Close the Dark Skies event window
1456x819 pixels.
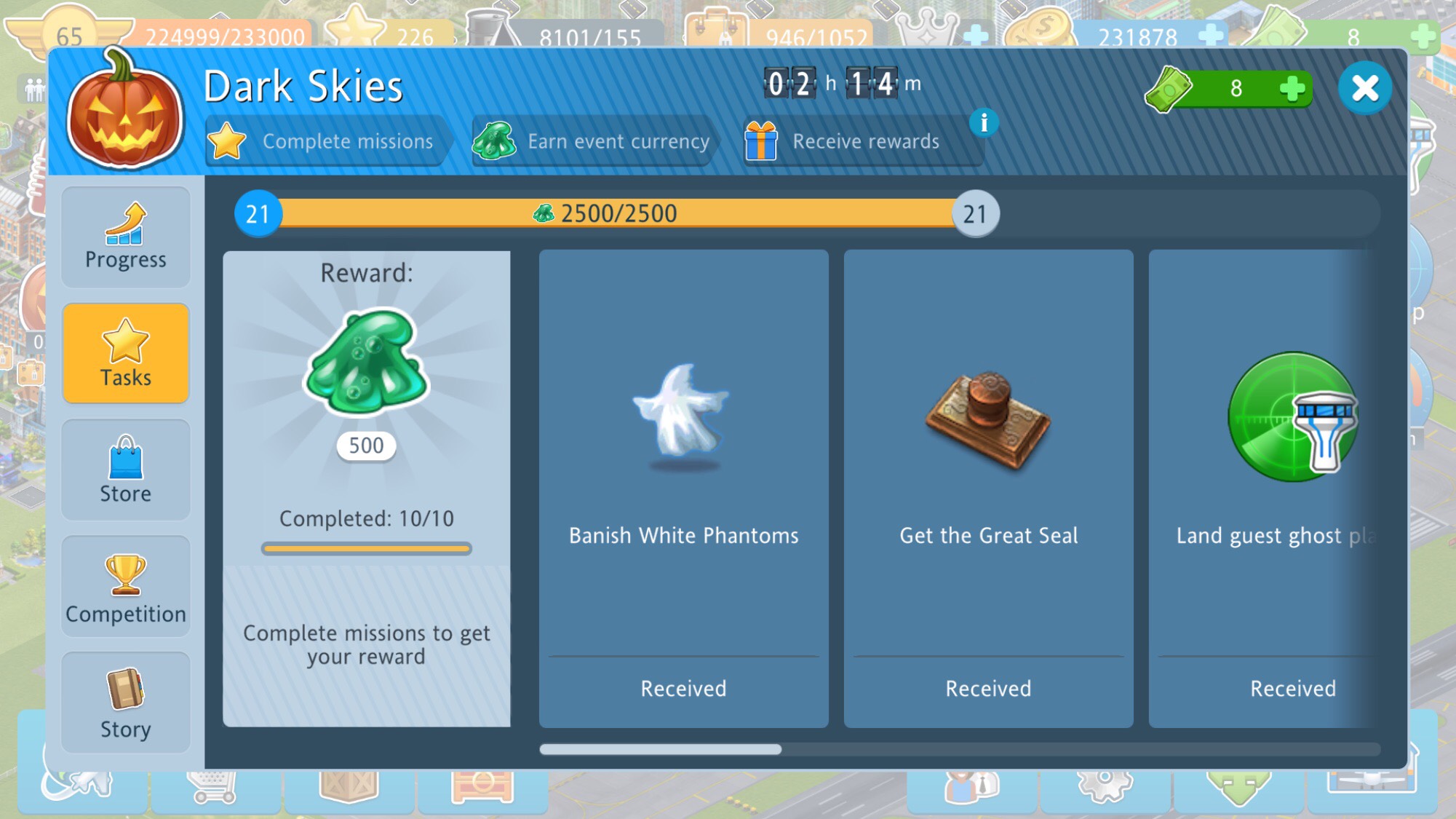pos(1364,89)
